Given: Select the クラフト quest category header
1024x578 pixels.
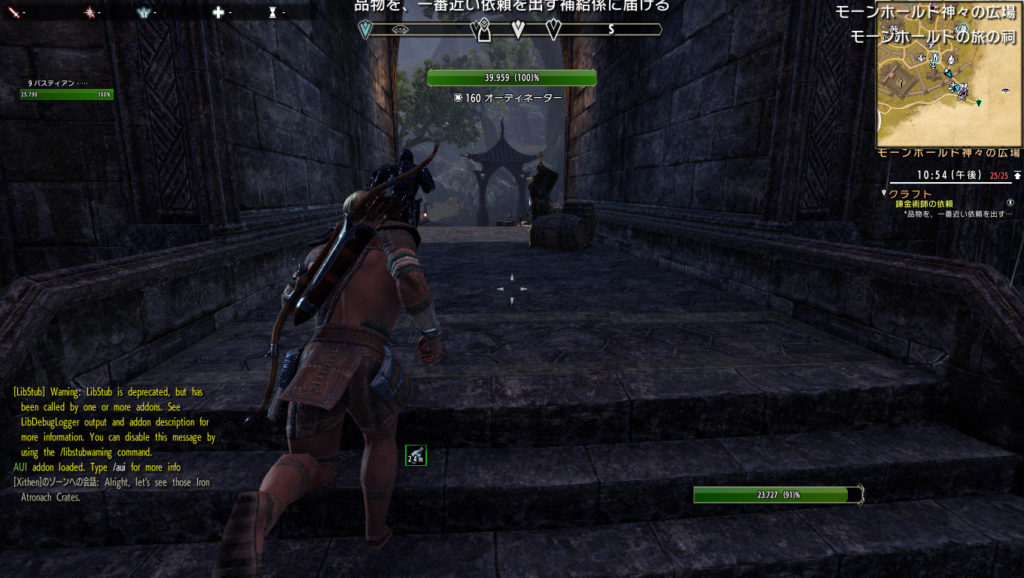Looking at the screenshot, I should click(x=911, y=194).
